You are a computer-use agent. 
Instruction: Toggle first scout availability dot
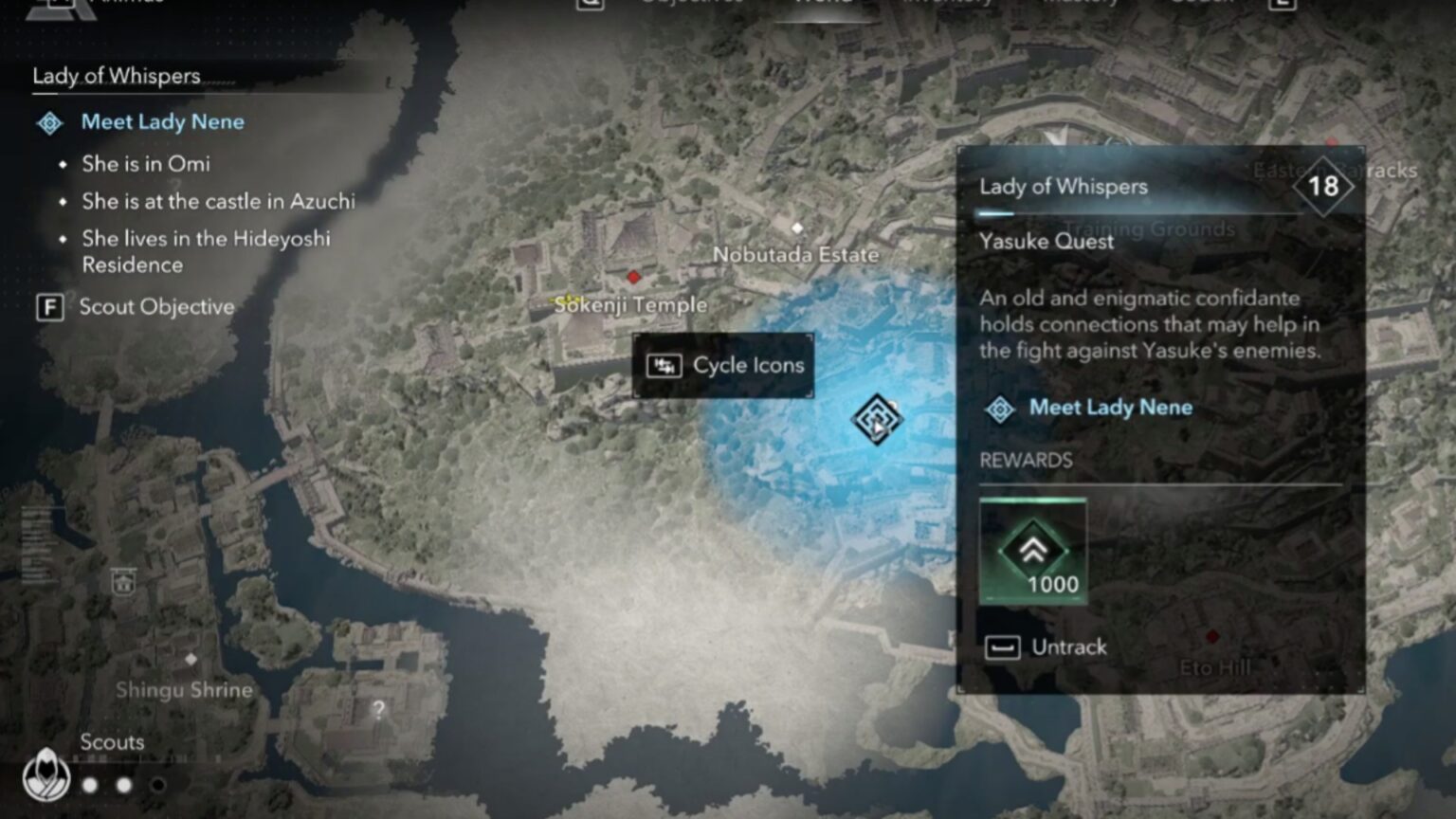pyautogui.click(x=92, y=784)
